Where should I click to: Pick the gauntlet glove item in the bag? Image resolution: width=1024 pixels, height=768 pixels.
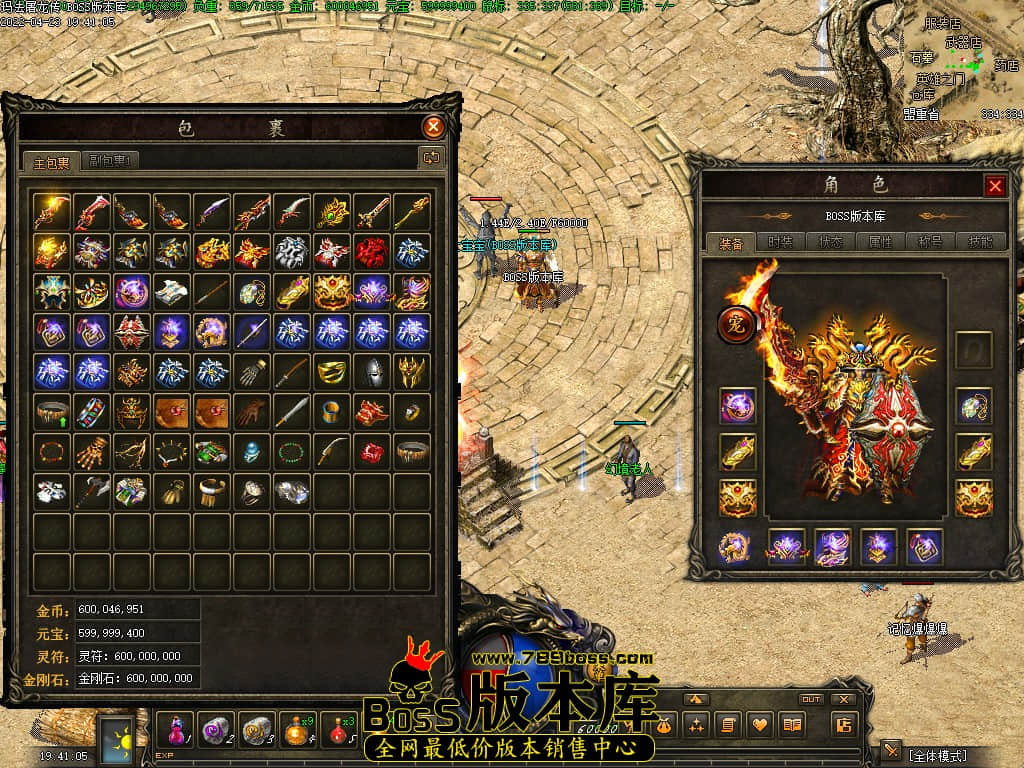251,371
